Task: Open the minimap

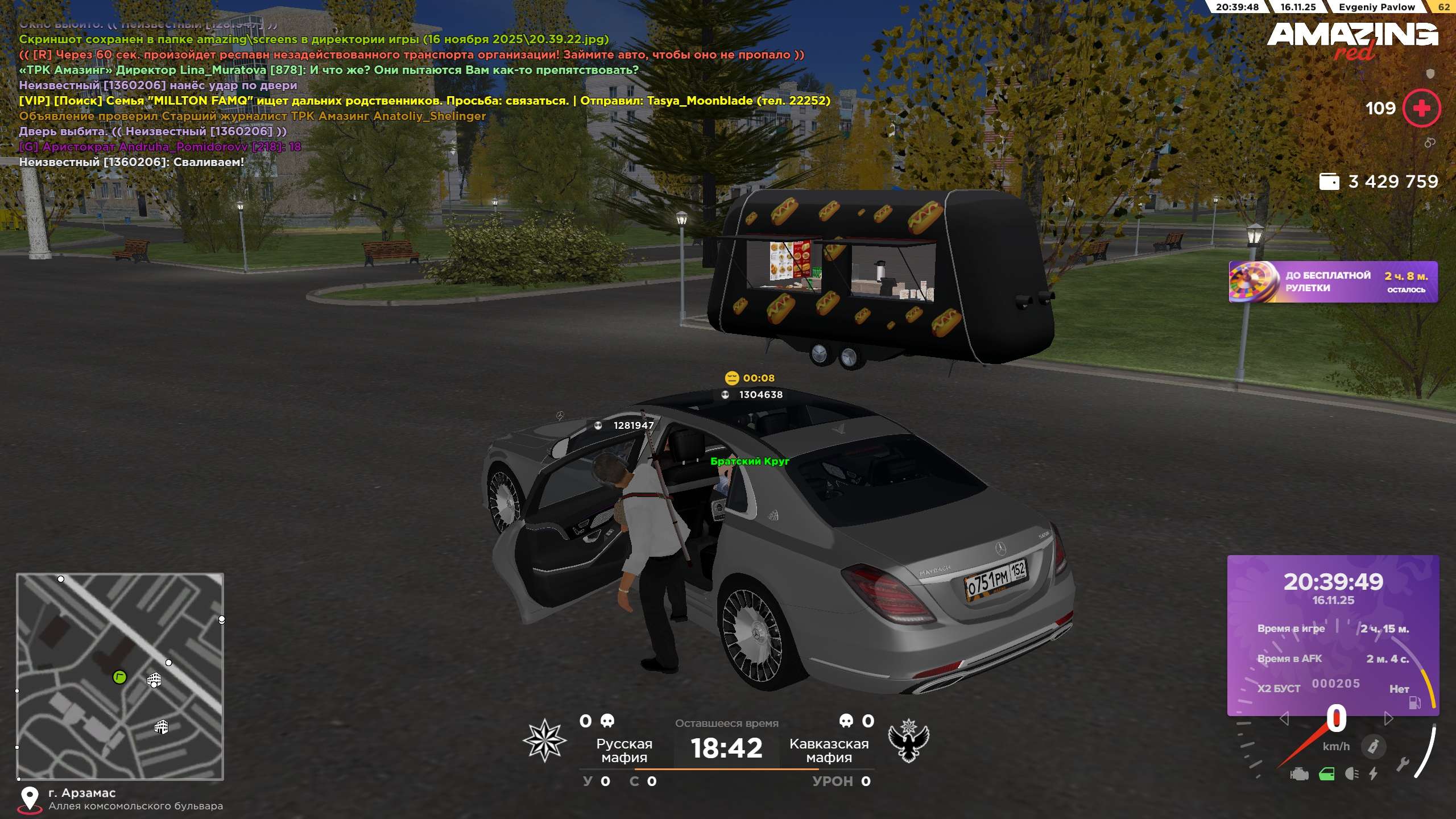Action: coord(120,676)
